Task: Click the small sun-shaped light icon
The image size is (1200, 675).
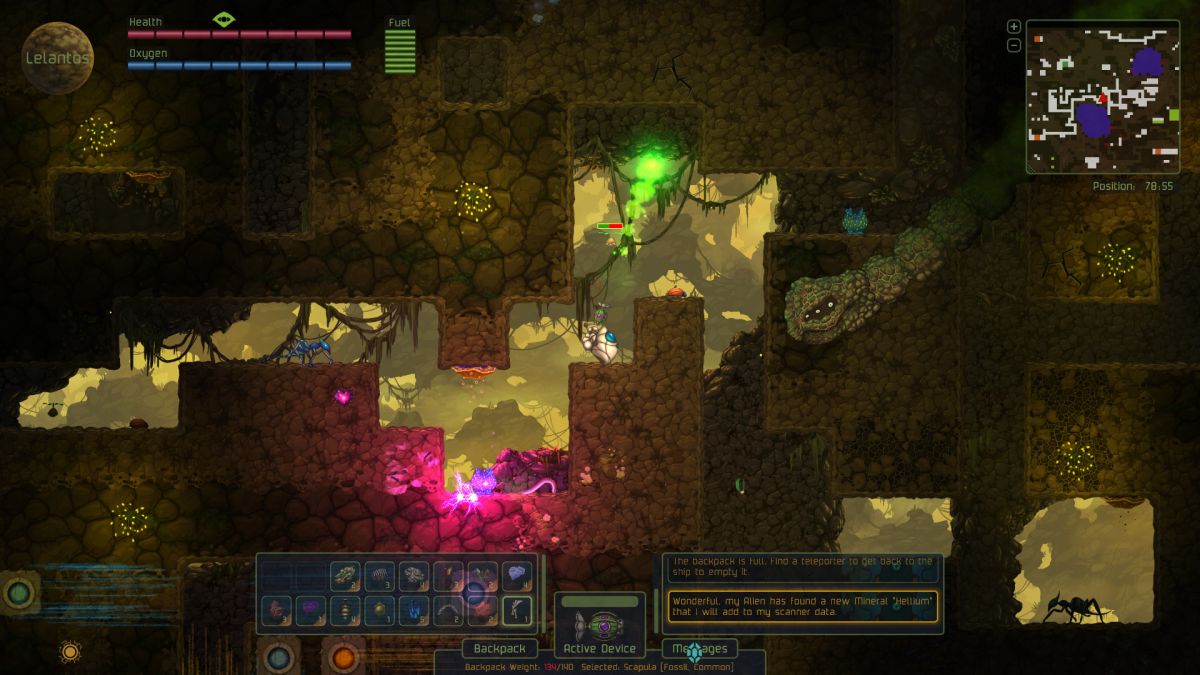Action: [70, 652]
